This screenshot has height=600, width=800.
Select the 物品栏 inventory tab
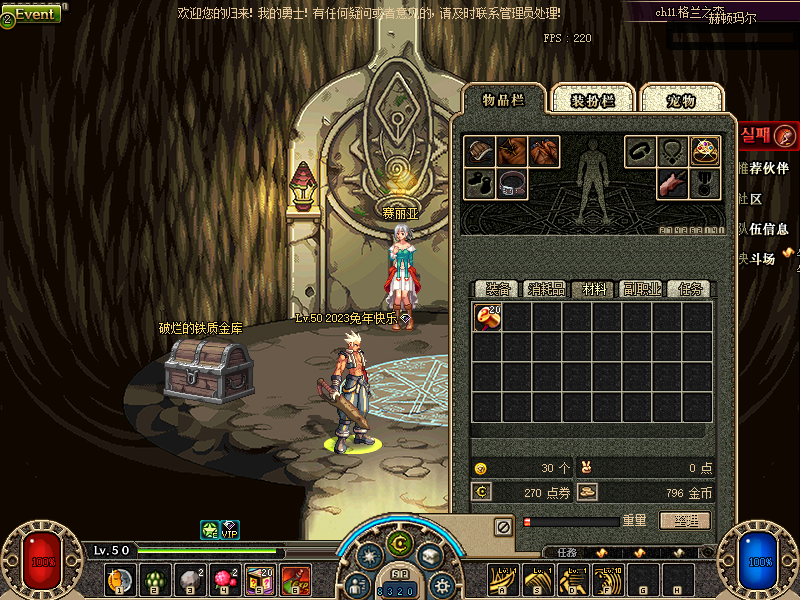tap(503, 99)
